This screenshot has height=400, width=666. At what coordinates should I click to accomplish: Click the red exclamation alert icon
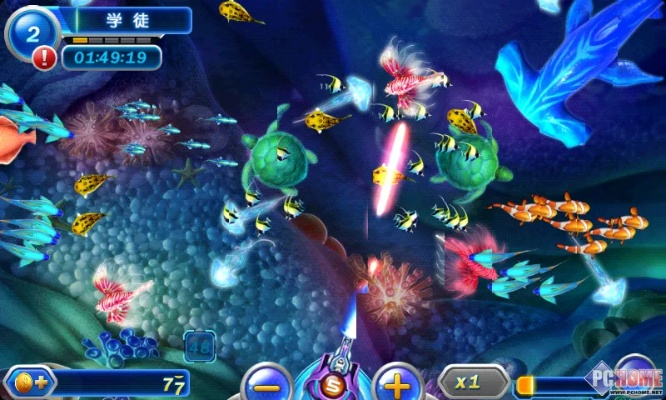coord(44,58)
